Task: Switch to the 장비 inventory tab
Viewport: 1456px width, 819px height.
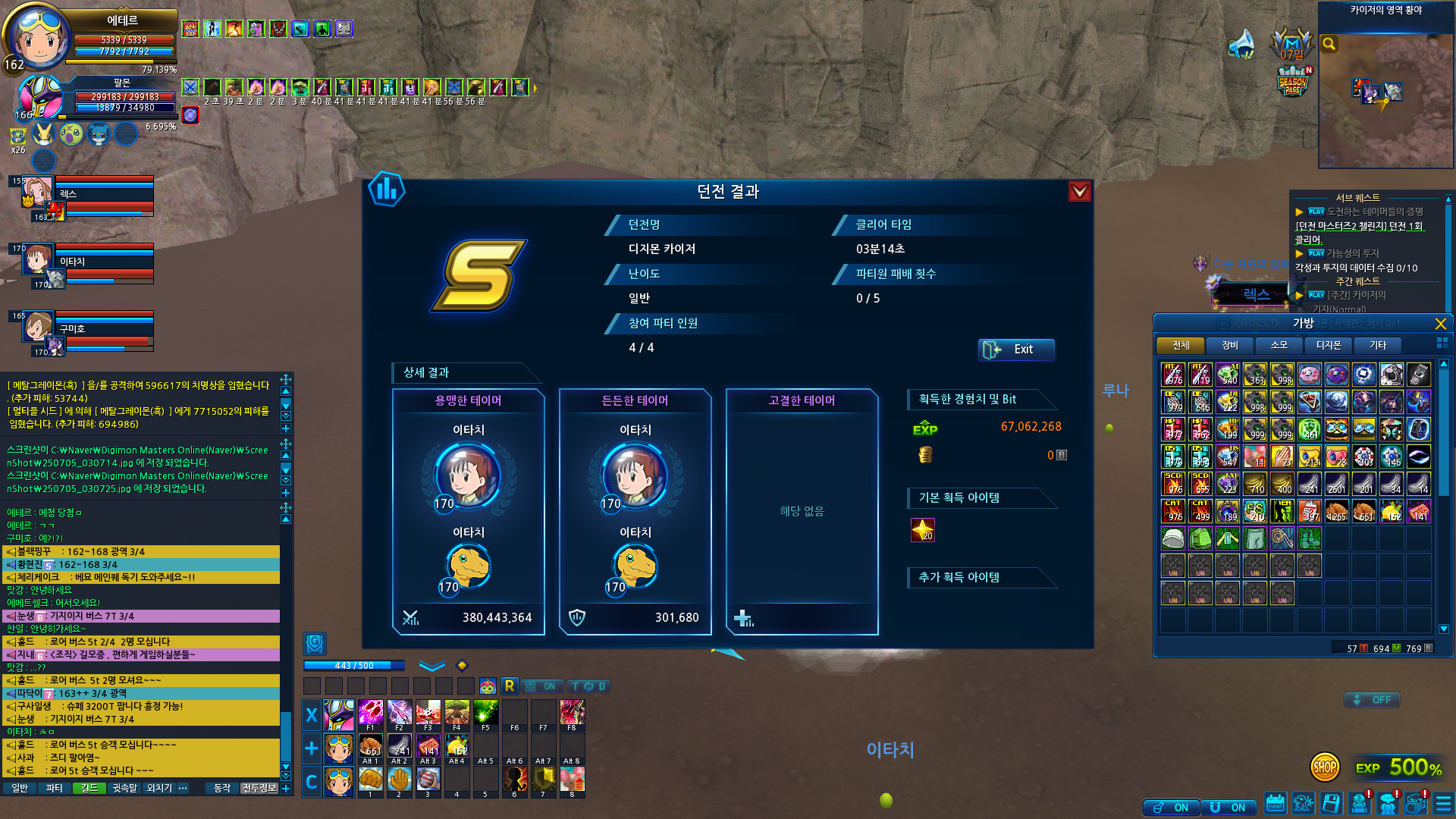Action: pyautogui.click(x=1229, y=346)
